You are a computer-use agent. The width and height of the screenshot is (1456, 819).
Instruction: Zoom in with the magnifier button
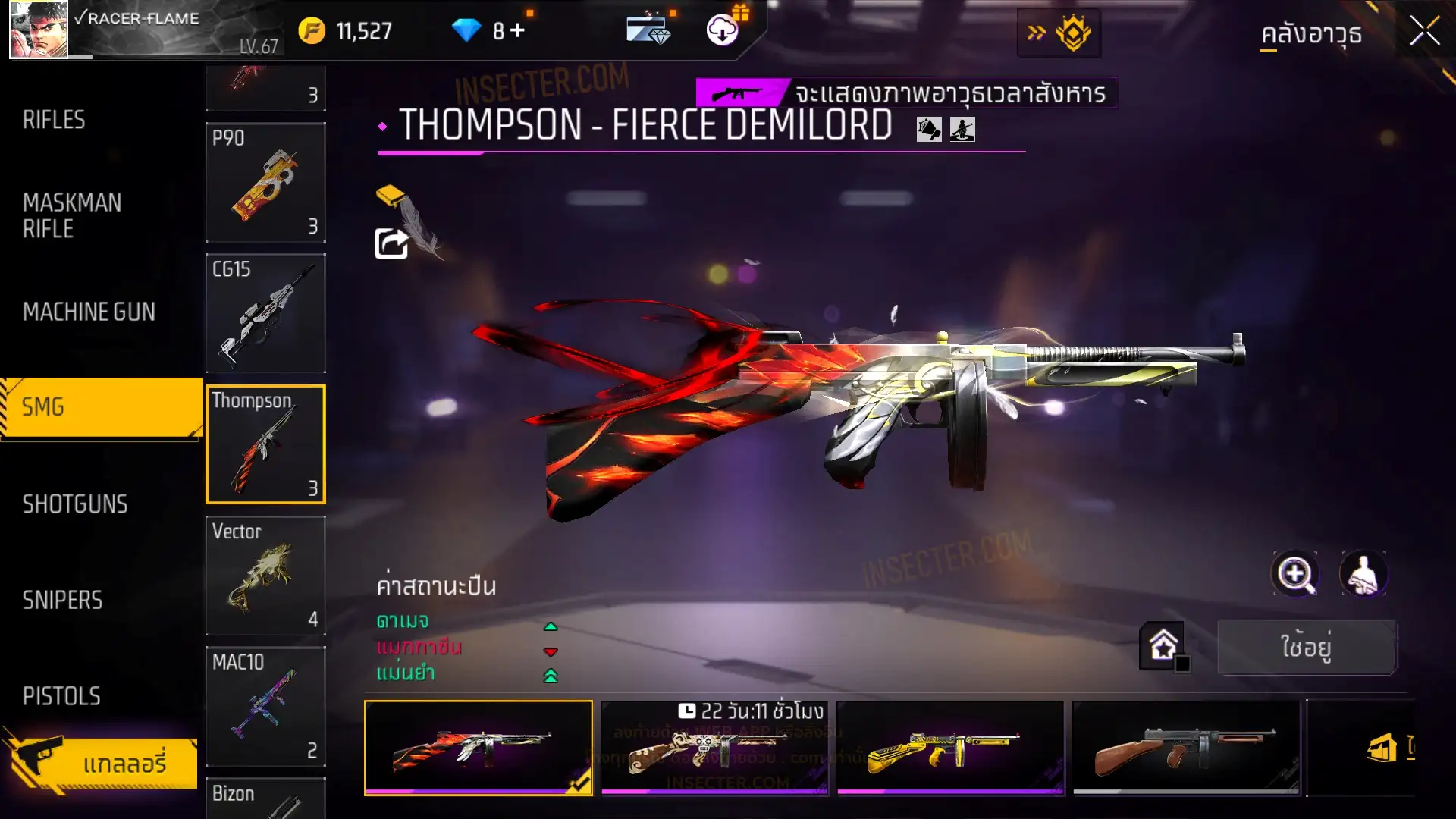pyautogui.click(x=1294, y=574)
